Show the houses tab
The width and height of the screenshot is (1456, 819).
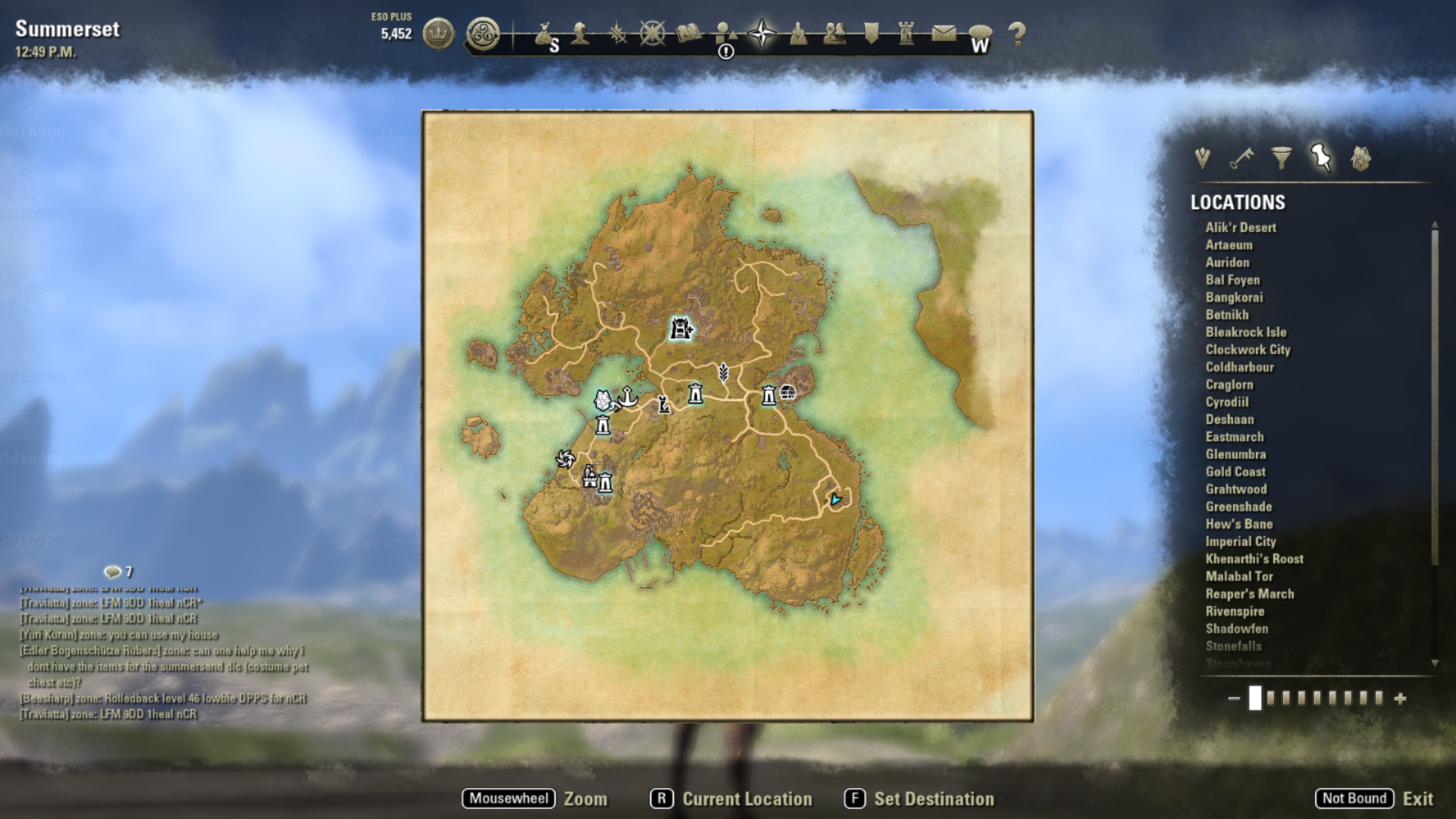tap(1360, 158)
